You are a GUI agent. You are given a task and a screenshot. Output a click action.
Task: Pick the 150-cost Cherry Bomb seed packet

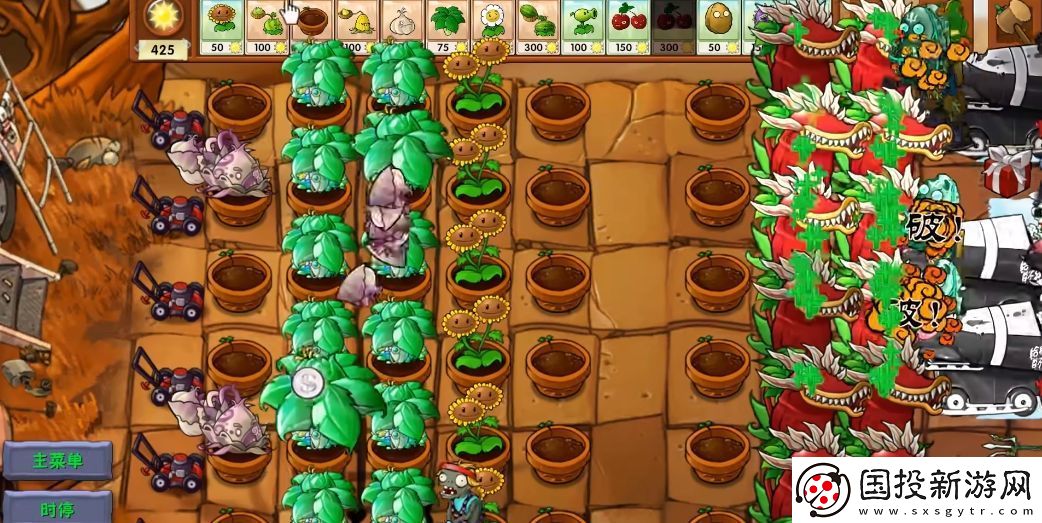tap(627, 27)
